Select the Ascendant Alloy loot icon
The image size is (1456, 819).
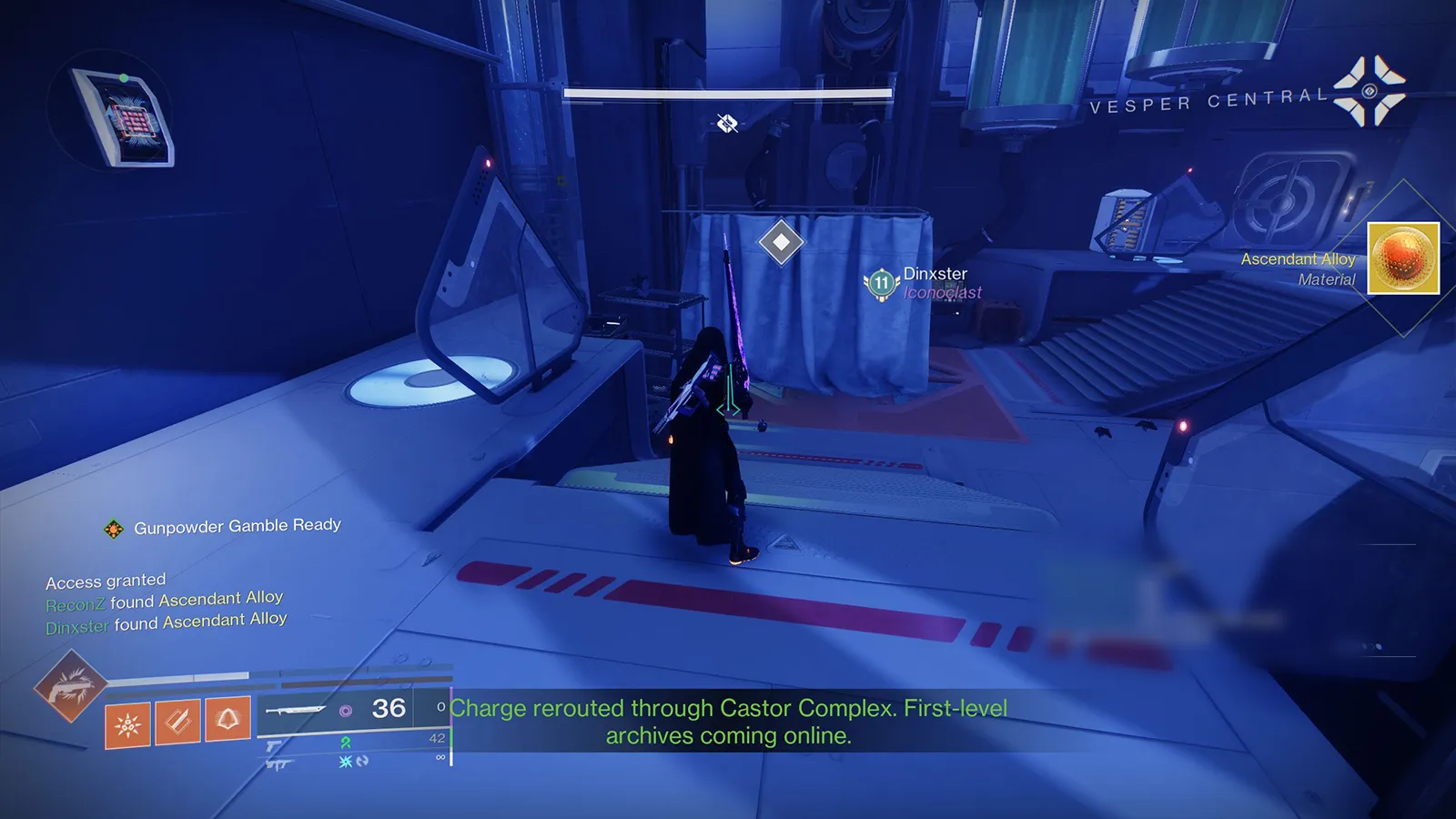[1403, 258]
